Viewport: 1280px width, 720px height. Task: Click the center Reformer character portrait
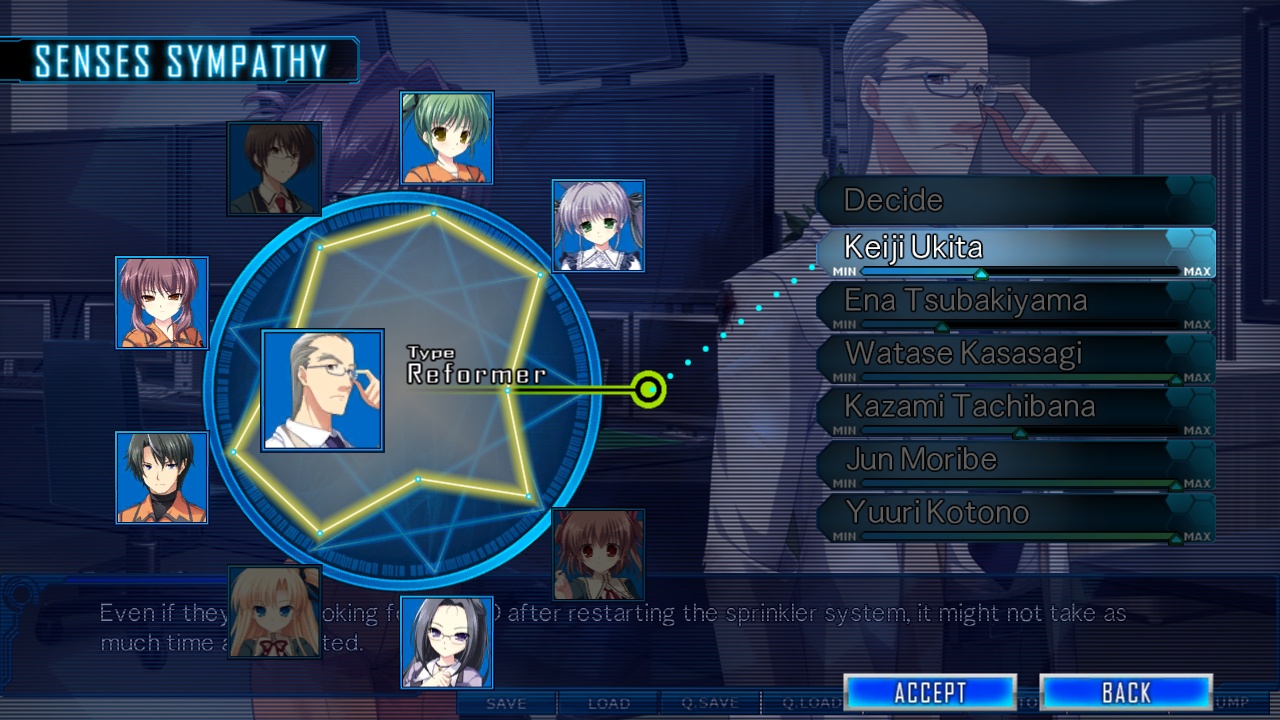[x=322, y=390]
